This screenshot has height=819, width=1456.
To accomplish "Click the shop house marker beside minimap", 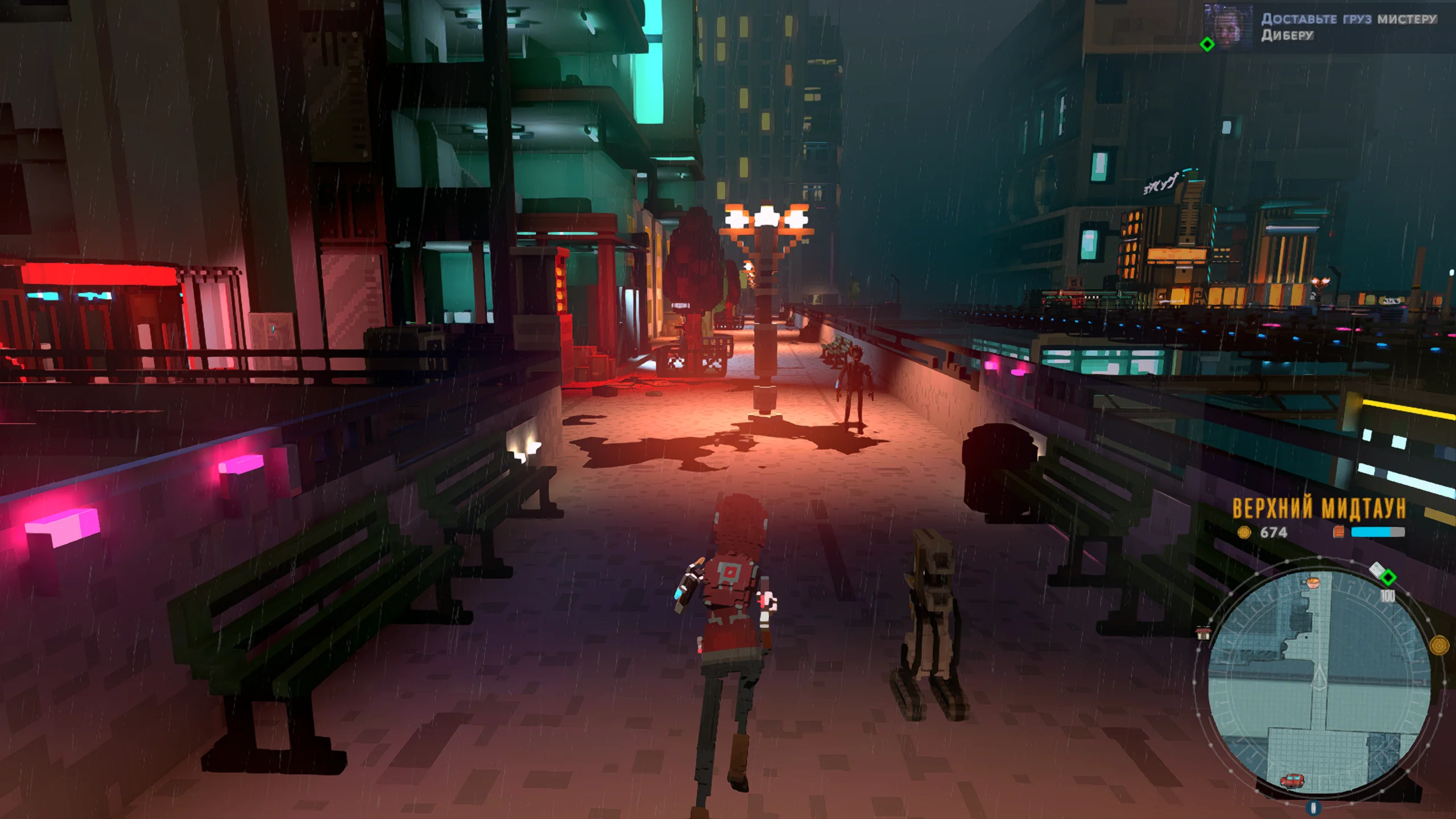I will (1203, 632).
